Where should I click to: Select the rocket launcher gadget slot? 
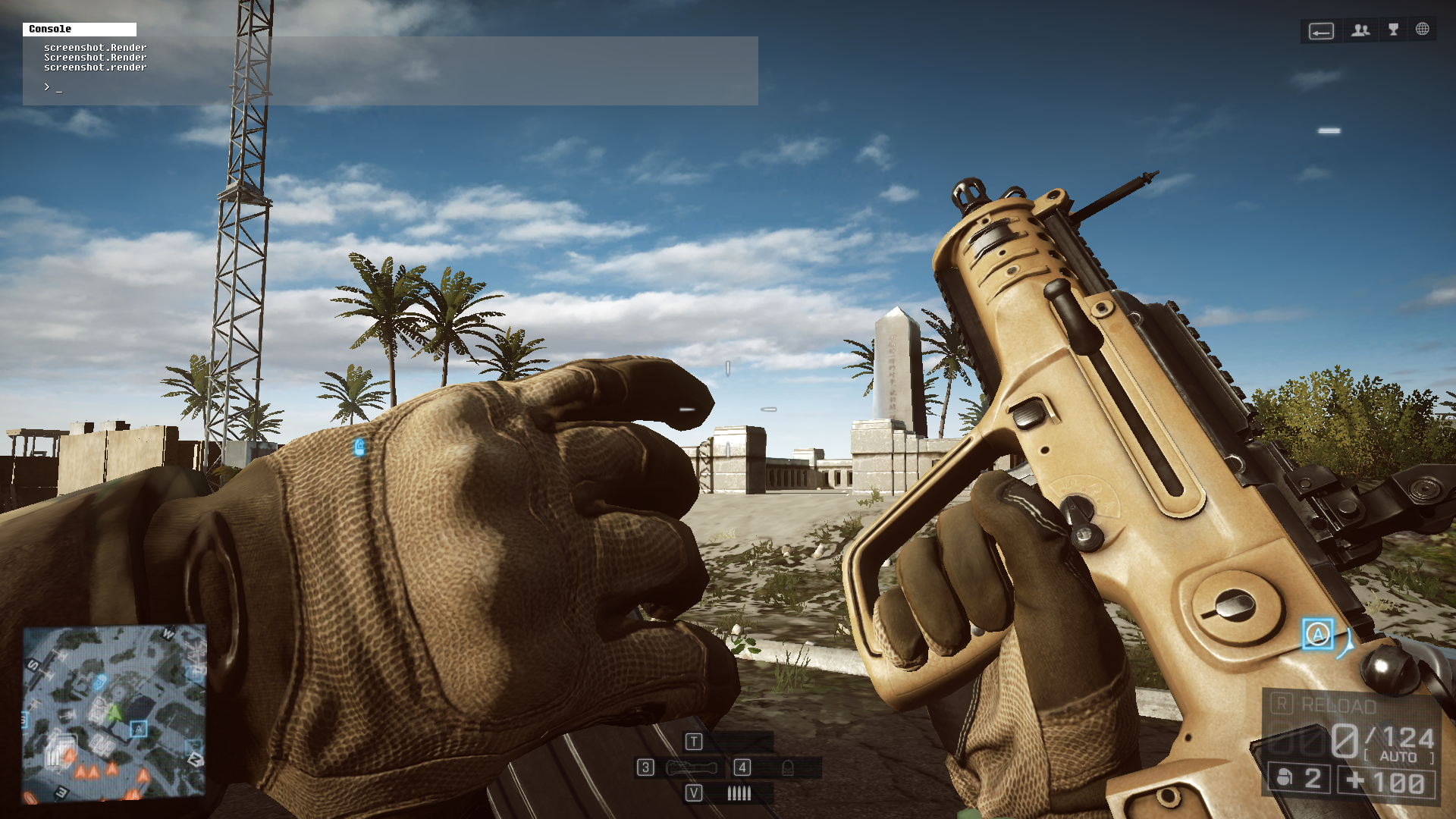692,768
